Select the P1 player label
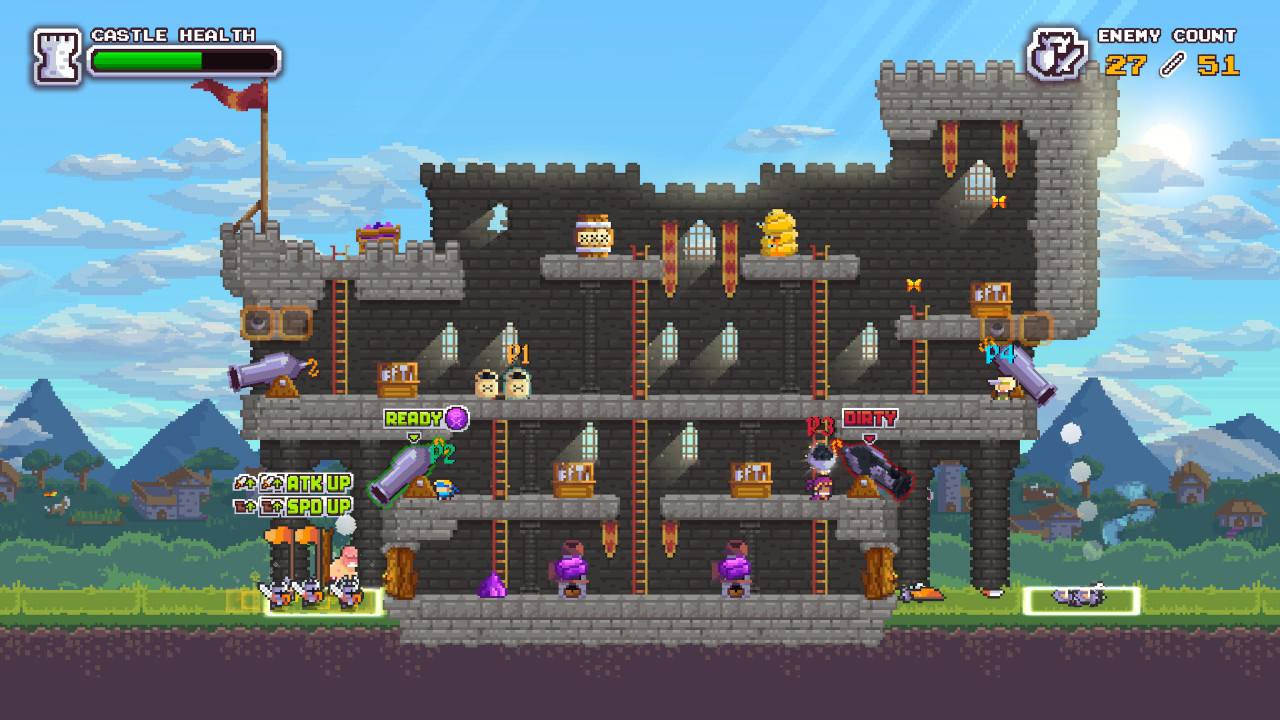This screenshot has width=1280, height=720. pyautogui.click(x=516, y=352)
